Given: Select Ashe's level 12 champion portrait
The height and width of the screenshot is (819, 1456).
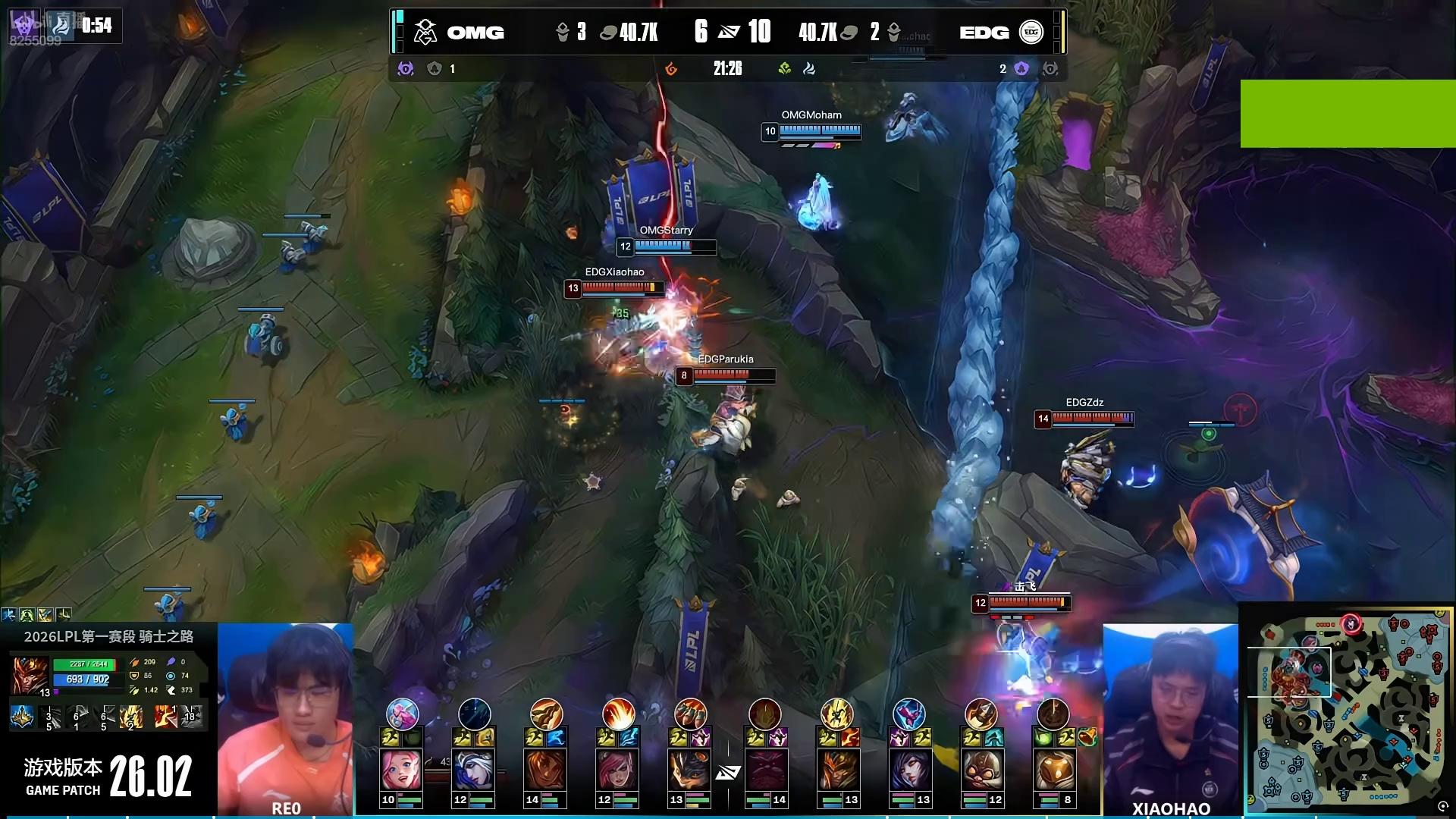Looking at the screenshot, I should coord(473,770).
